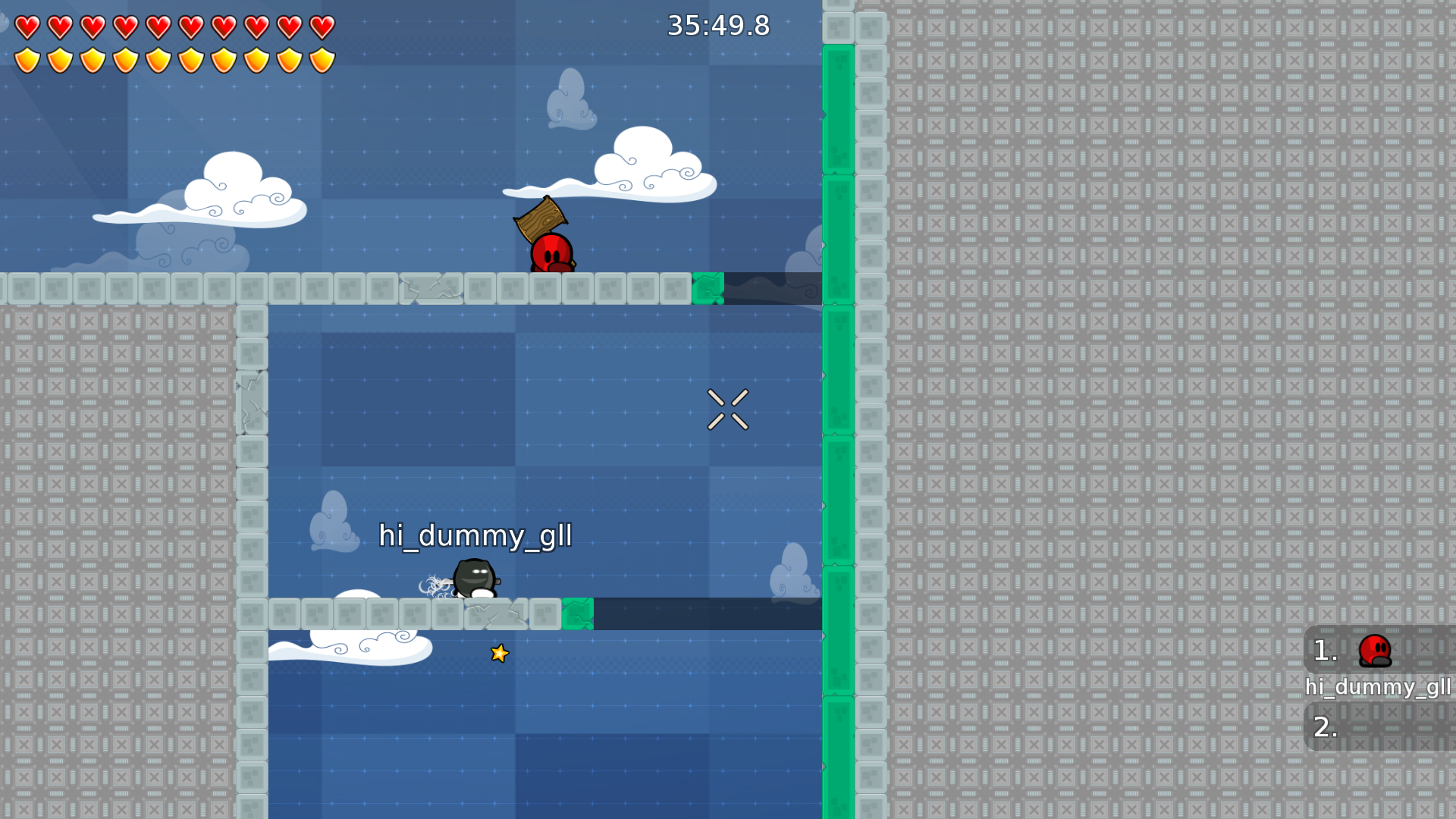Image resolution: width=1456 pixels, height=819 pixels.
Task: Open the green wall column section
Action: coord(838,409)
